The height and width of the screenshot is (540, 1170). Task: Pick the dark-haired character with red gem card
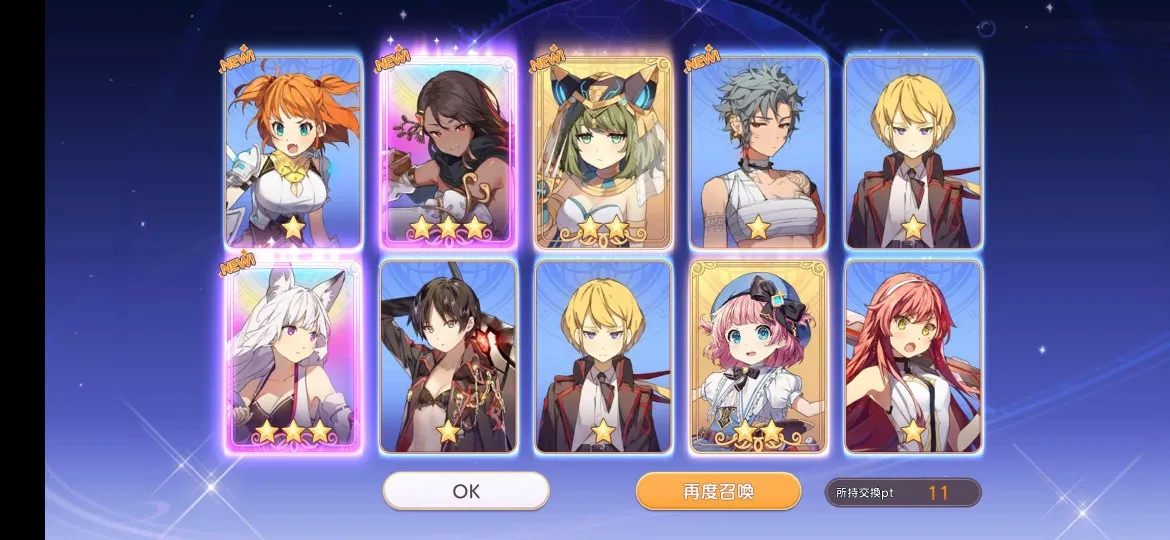click(x=448, y=356)
